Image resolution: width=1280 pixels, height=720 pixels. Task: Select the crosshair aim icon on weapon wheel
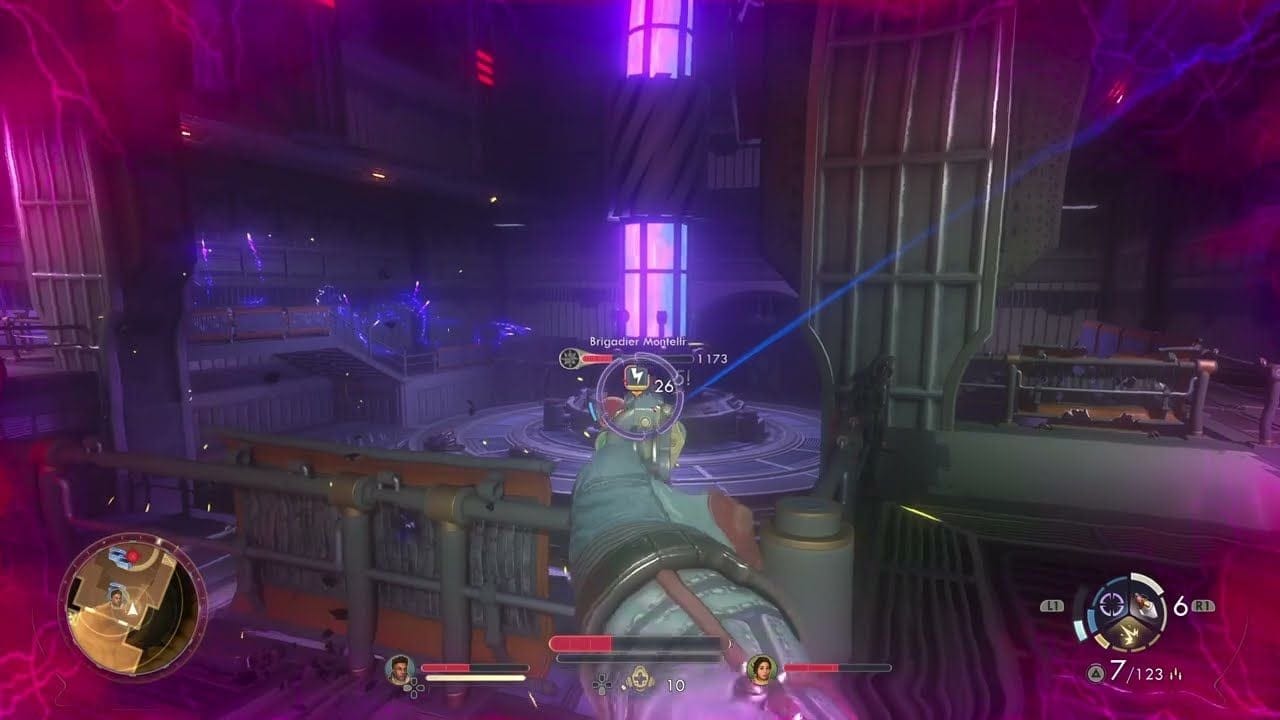click(x=1110, y=605)
